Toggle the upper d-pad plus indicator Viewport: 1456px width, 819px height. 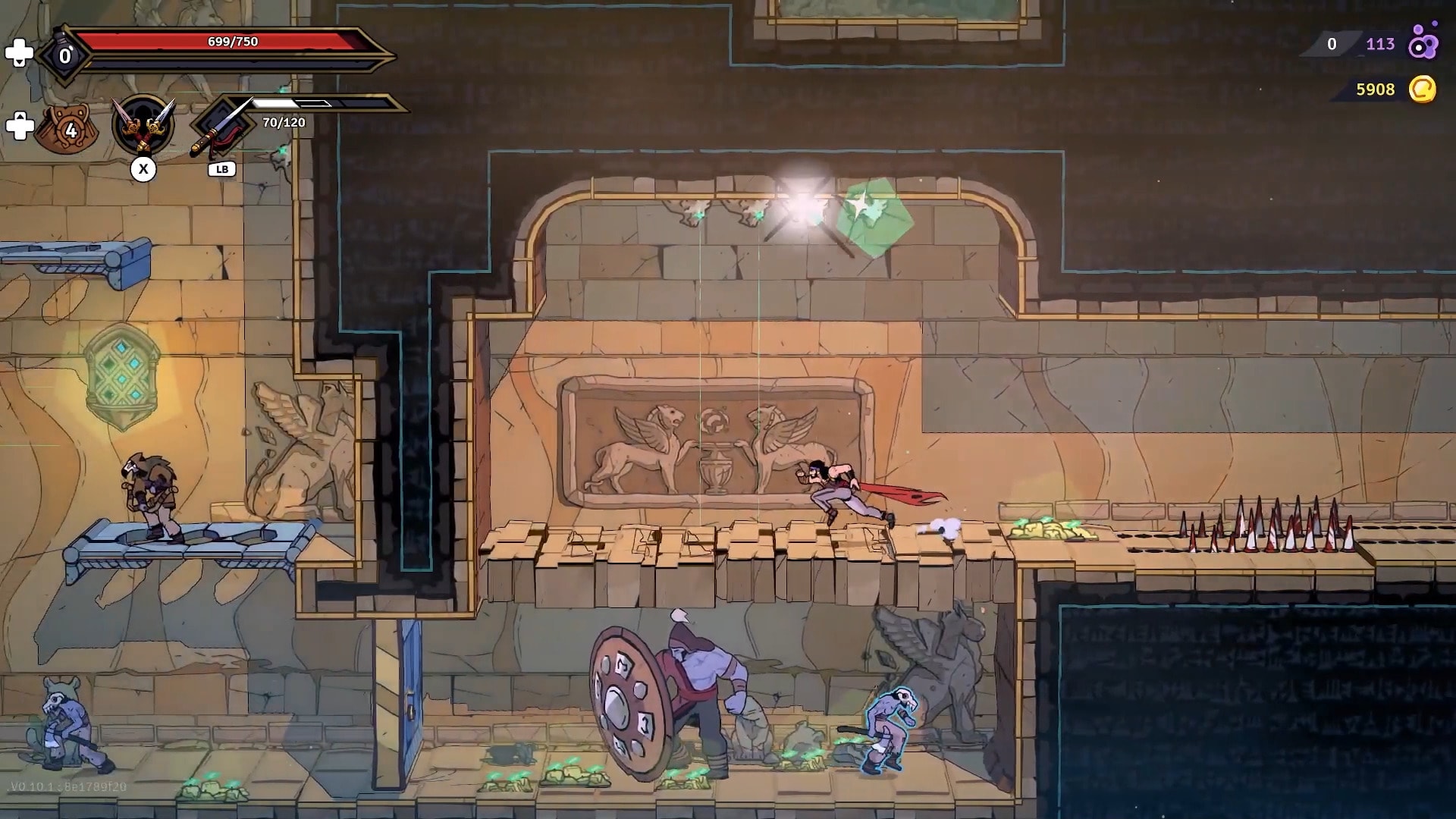tap(20, 54)
